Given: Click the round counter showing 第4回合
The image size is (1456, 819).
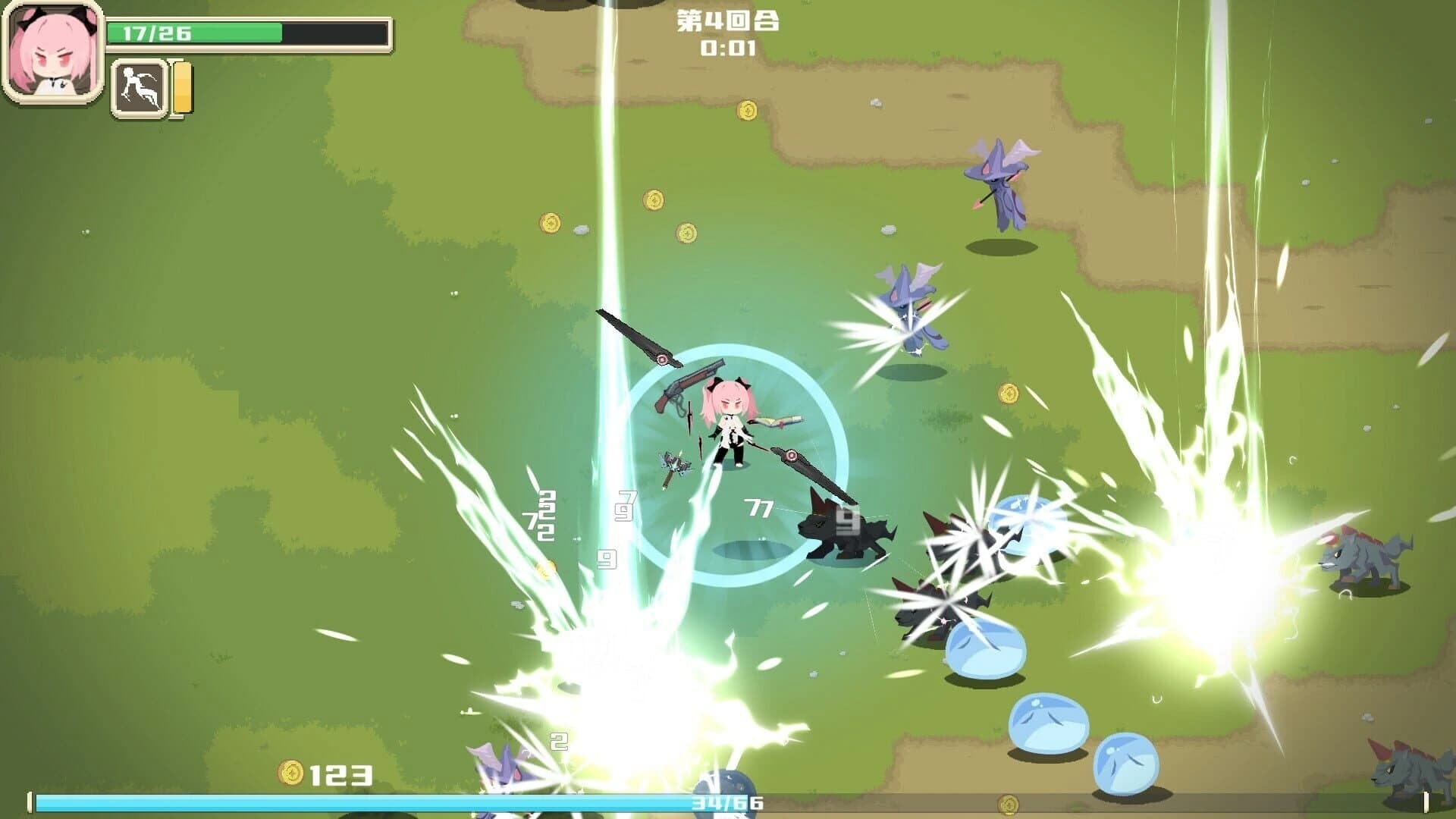Looking at the screenshot, I should point(726,20).
